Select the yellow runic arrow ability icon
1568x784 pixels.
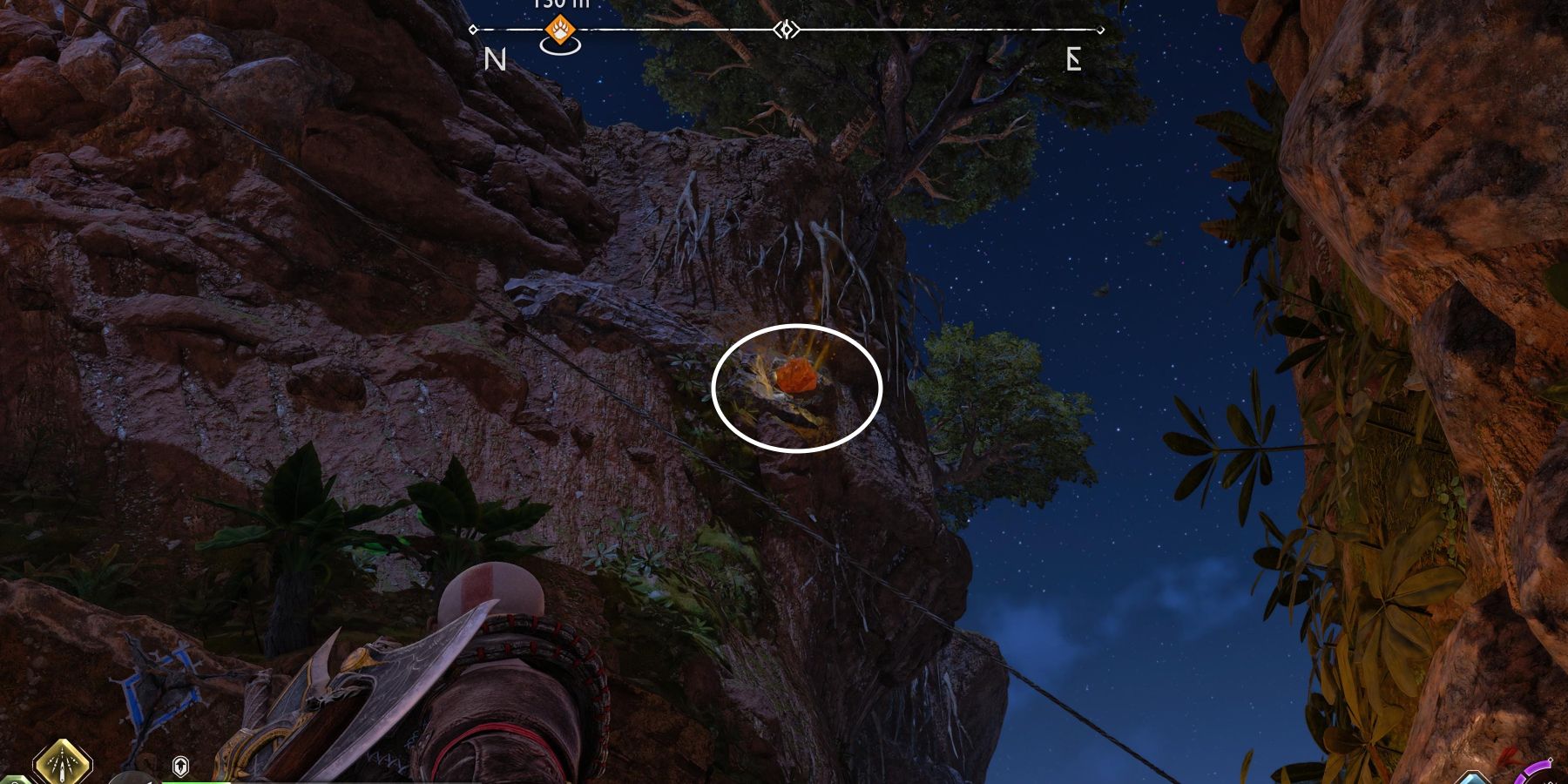[x=63, y=765]
